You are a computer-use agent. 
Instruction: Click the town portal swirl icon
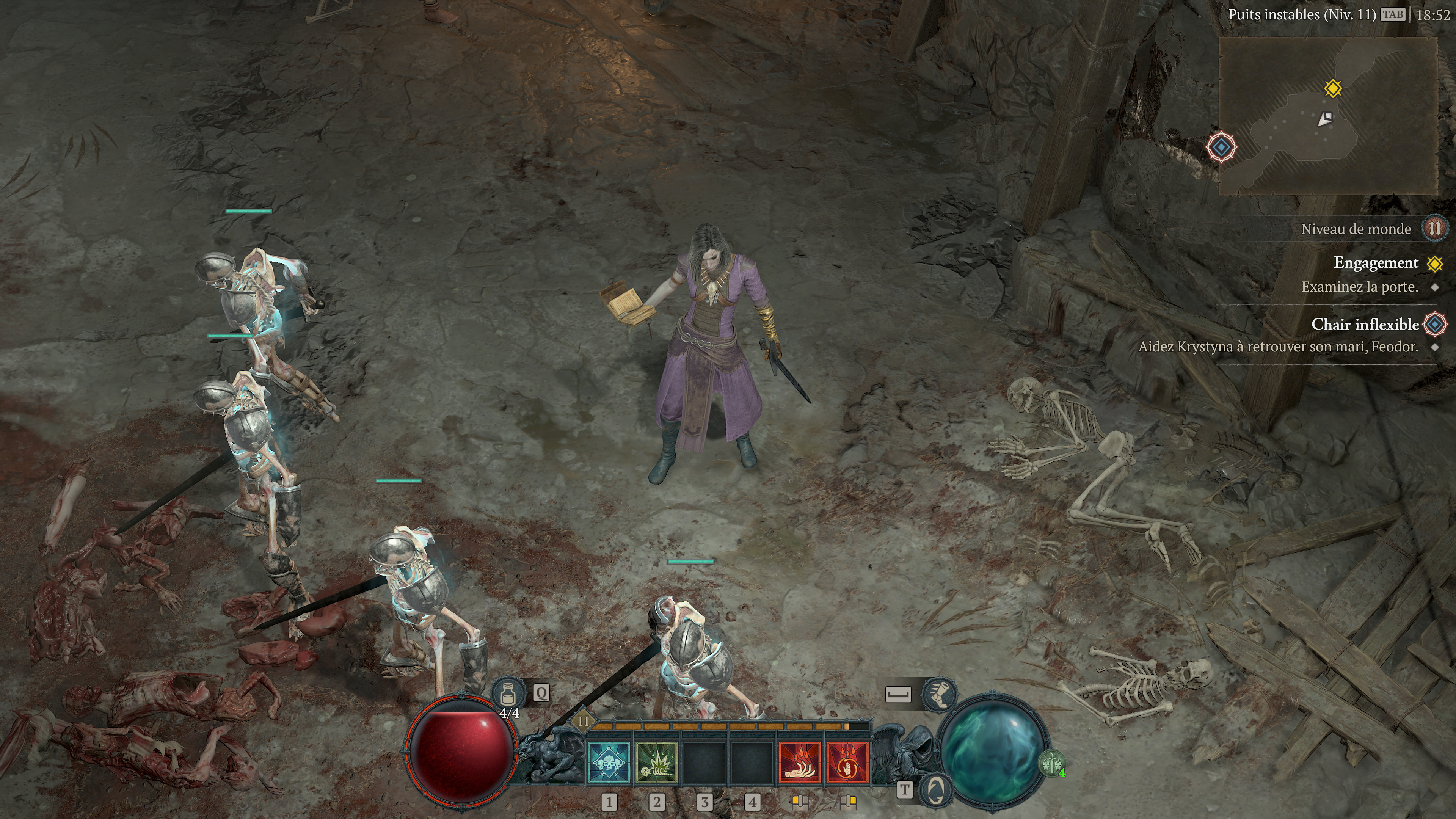click(936, 789)
